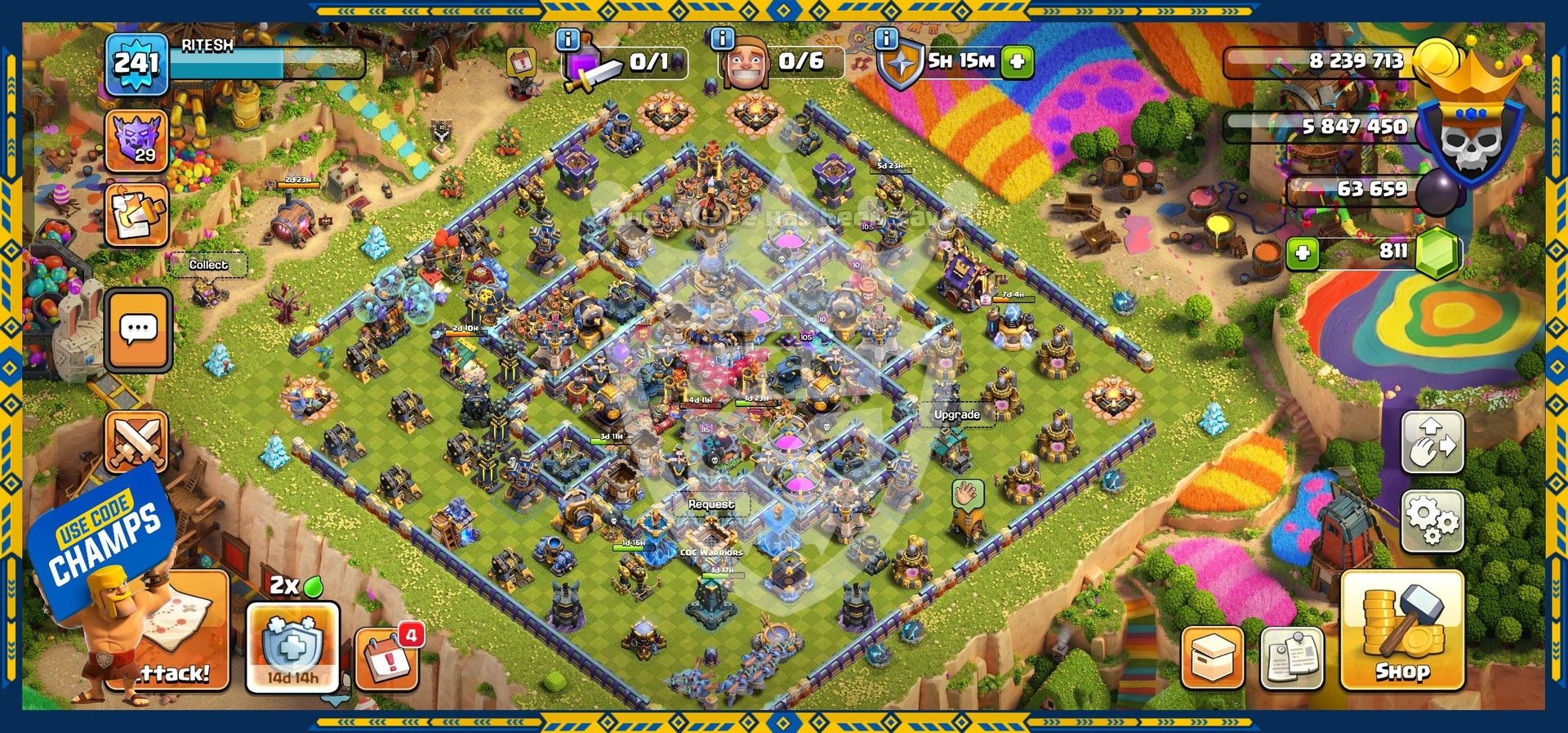1568x733 pixels.
Task: Open the purple trophy league badge
Action: 136,141
